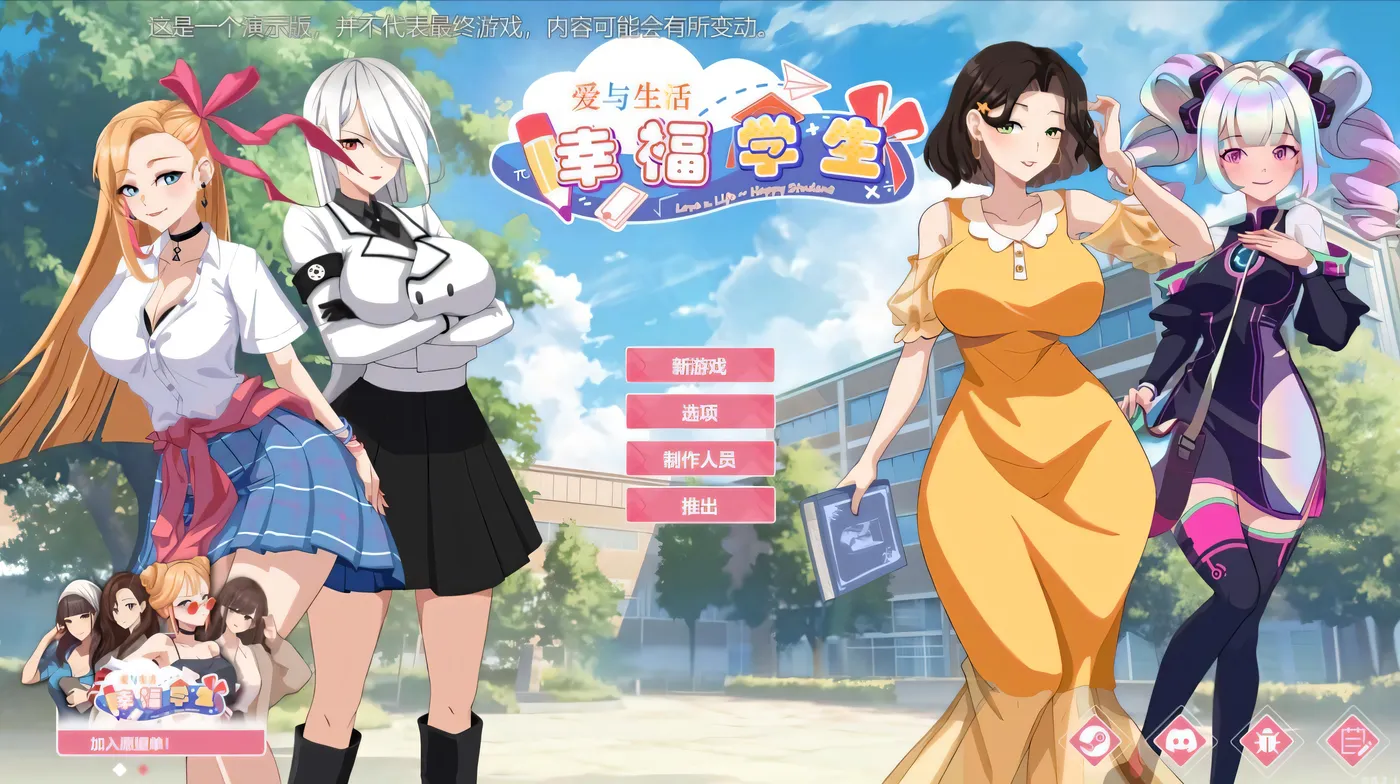View the 制作人员 credits screen
The width and height of the screenshot is (1400, 784).
pyautogui.click(x=700, y=458)
